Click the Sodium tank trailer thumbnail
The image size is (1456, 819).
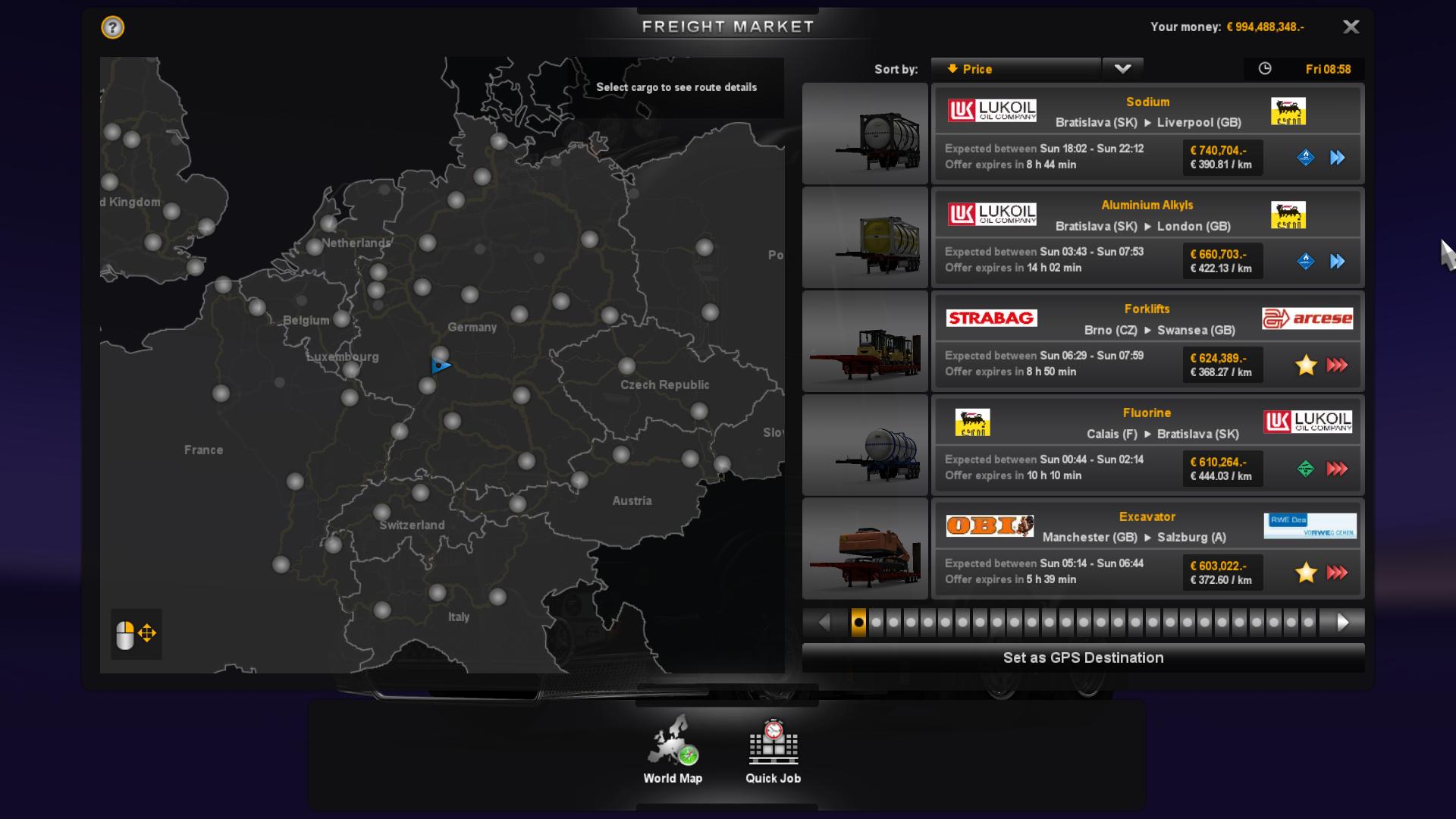[x=865, y=133]
